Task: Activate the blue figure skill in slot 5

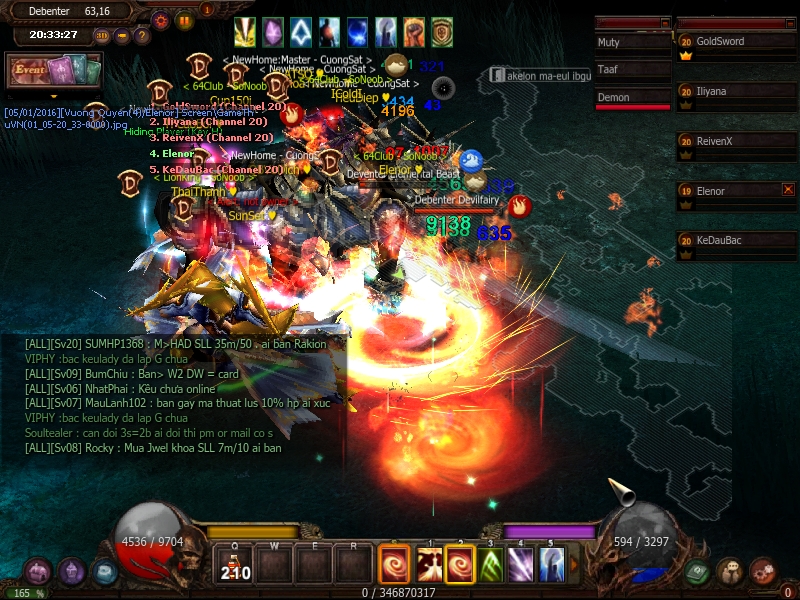Action: pos(551,565)
